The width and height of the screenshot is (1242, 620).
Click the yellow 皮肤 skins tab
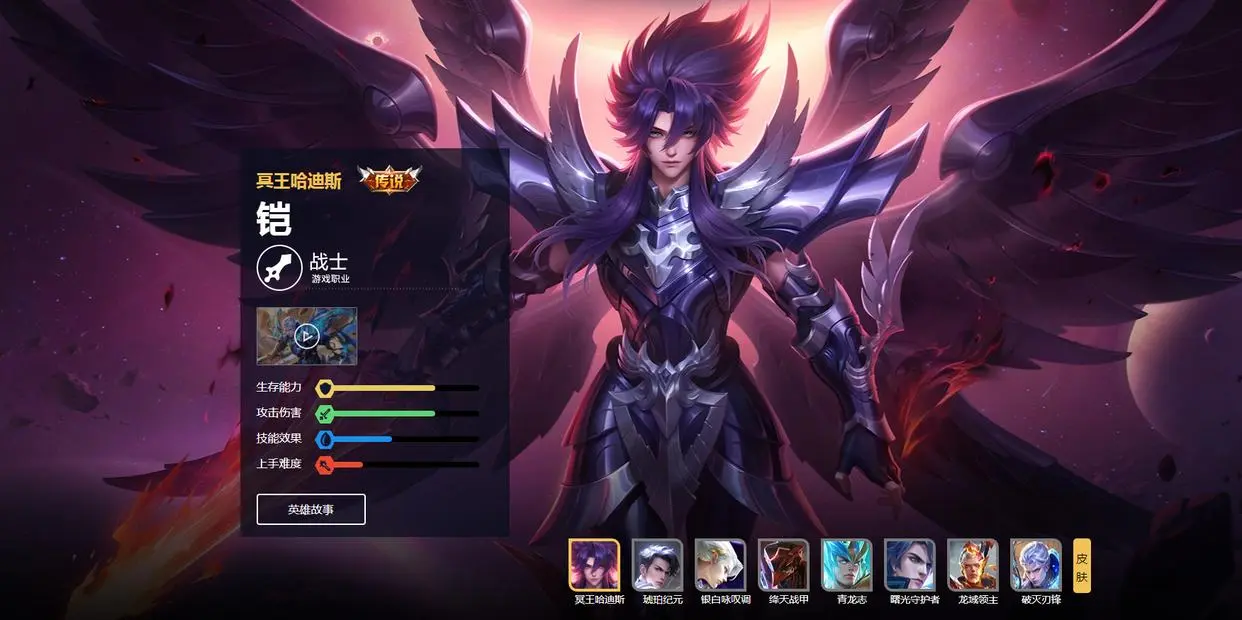[x=1082, y=566]
